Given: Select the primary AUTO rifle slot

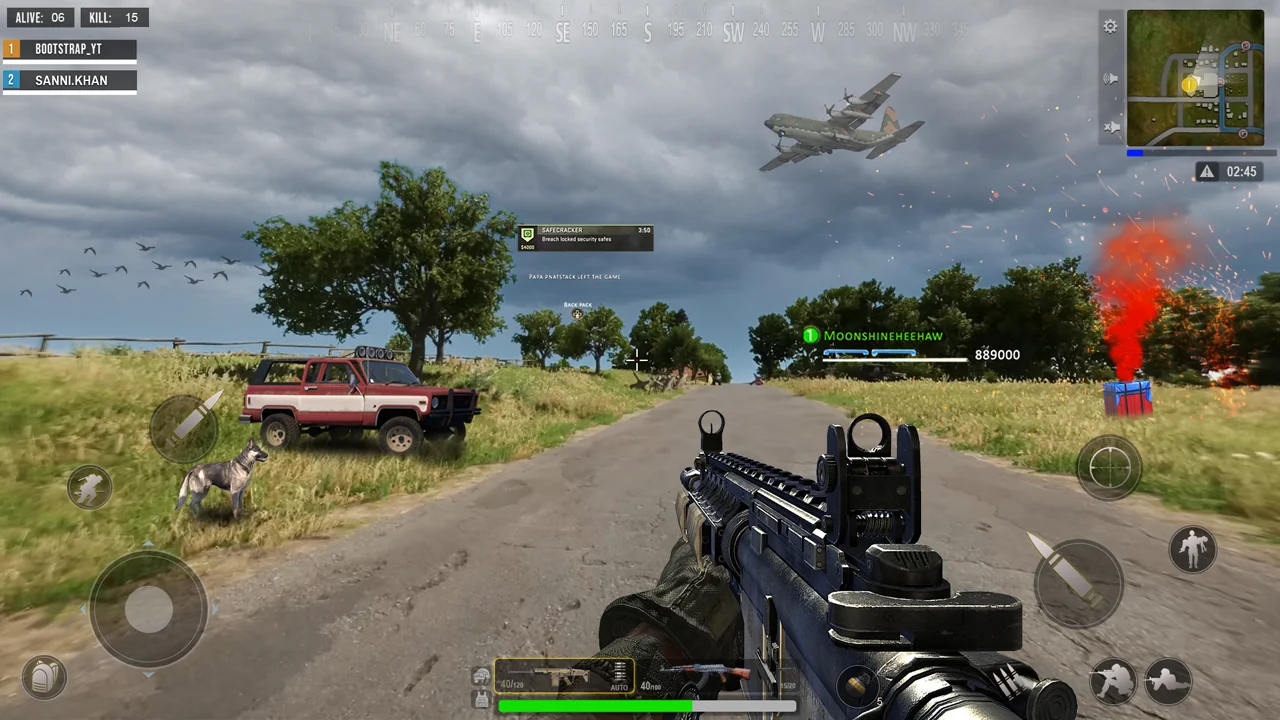Looking at the screenshot, I should (564, 676).
